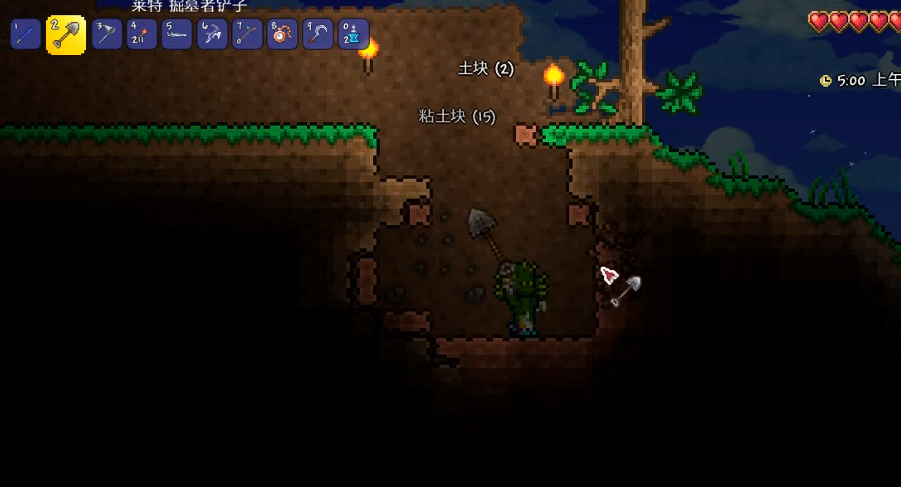The image size is (901, 487).
Task: Equip the pickaxe in slot 6
Action: [x=212, y=34]
